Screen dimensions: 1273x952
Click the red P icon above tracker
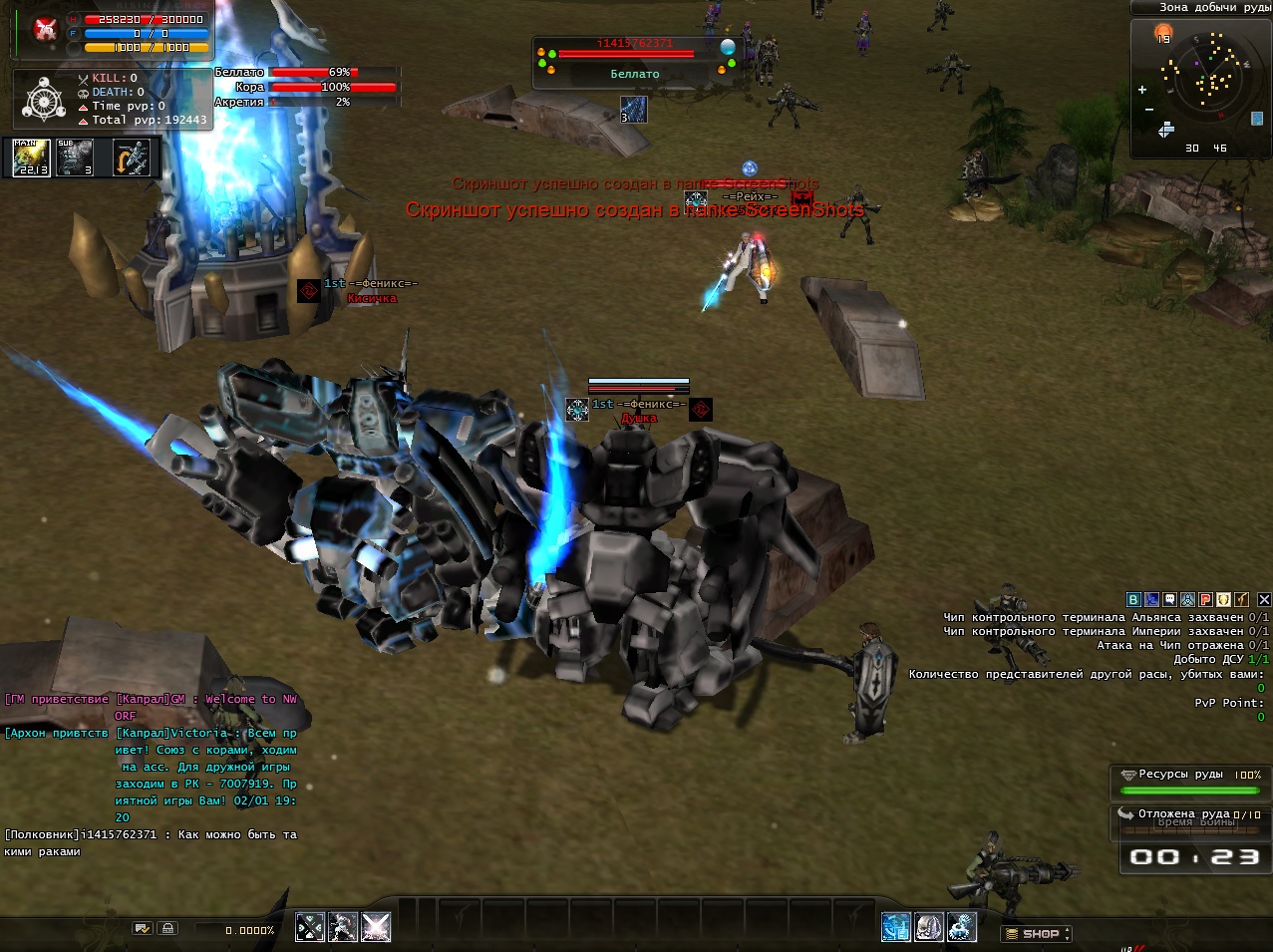(x=1205, y=599)
